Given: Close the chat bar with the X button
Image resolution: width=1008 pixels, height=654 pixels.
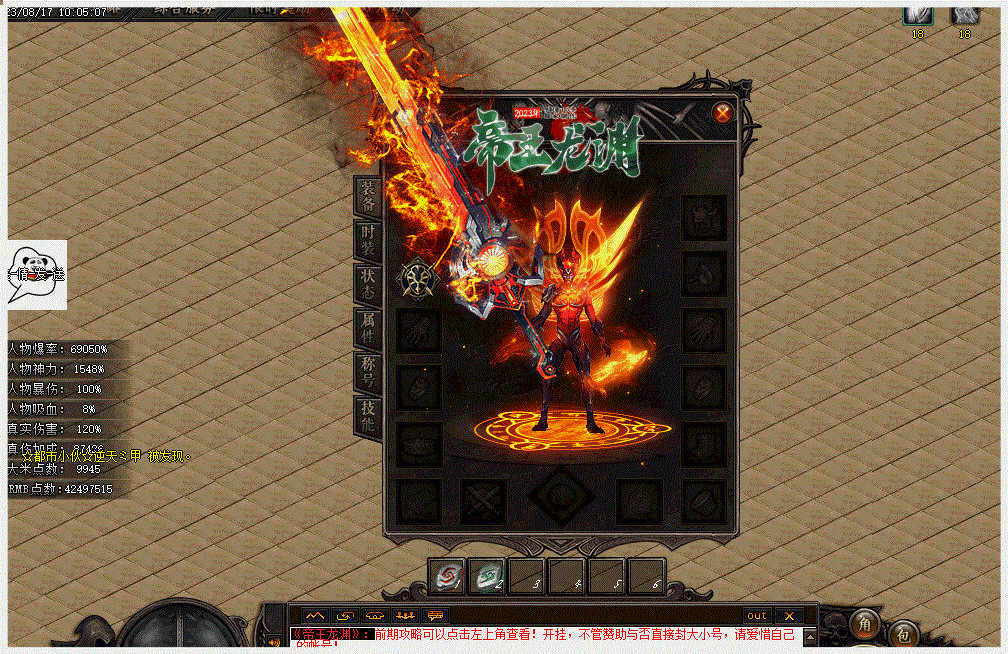Looking at the screenshot, I should click(788, 615).
